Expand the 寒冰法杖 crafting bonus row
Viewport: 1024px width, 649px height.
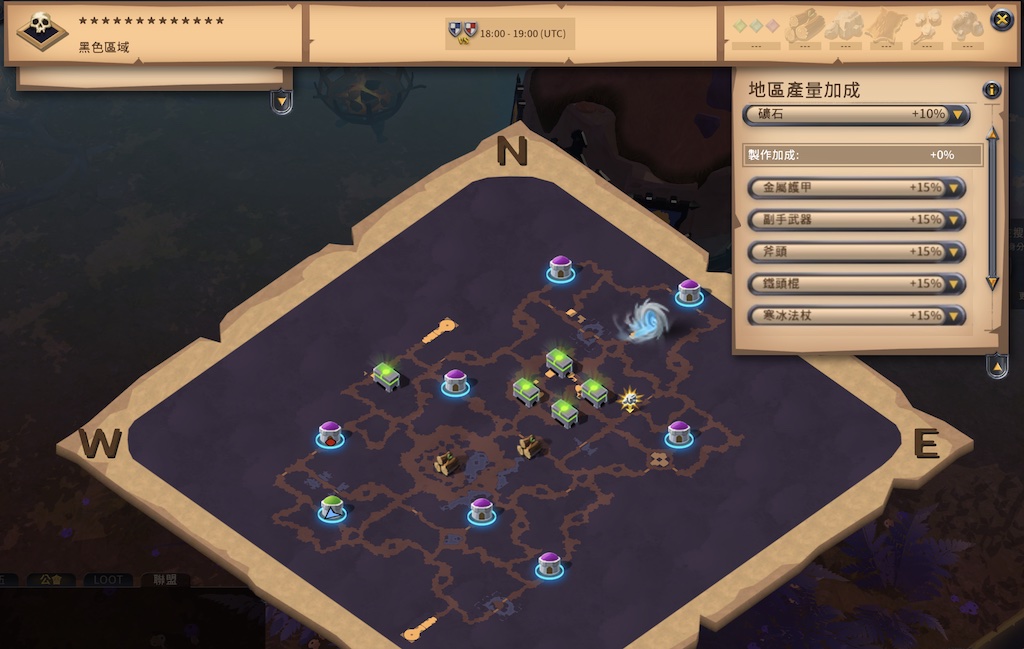955,316
